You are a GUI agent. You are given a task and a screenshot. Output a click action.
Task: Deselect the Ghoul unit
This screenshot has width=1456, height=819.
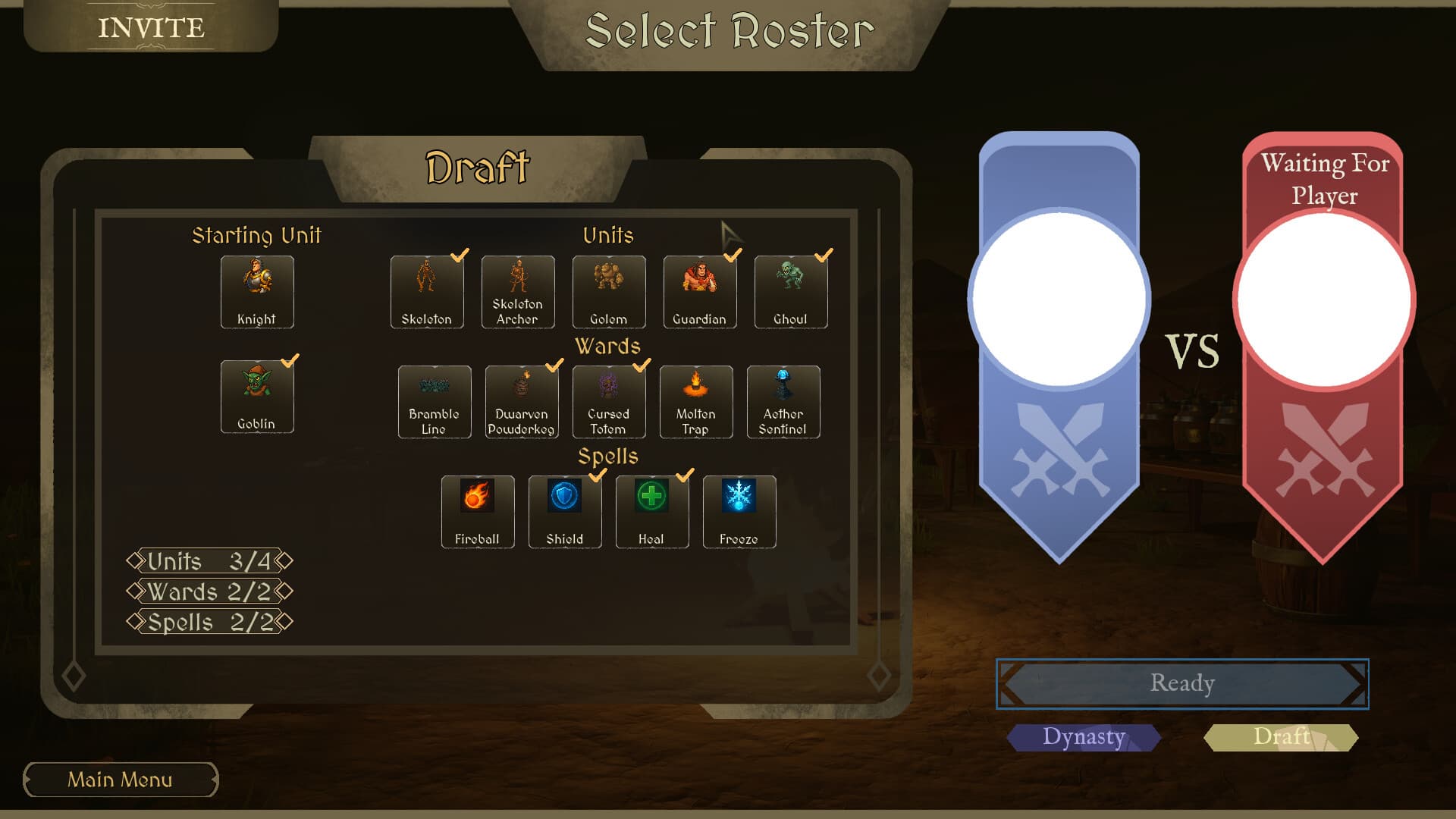(790, 292)
